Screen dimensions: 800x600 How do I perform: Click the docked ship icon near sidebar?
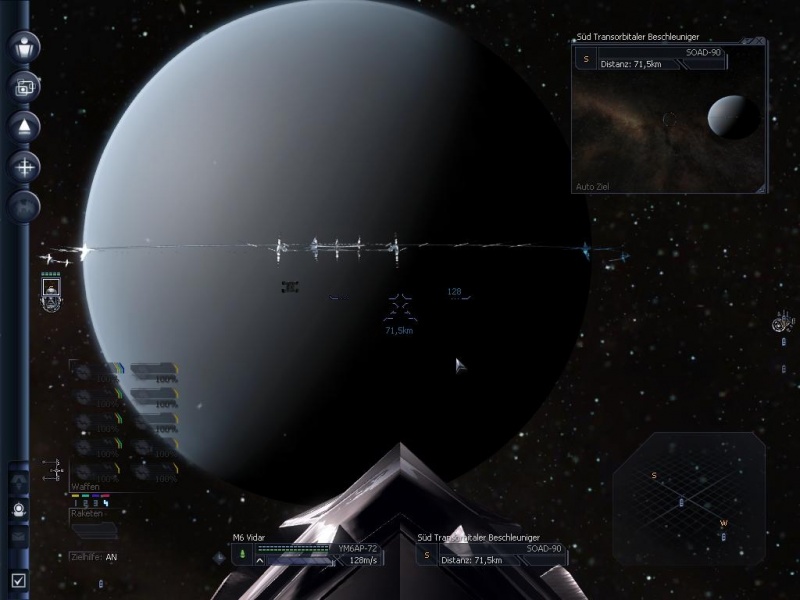click(x=52, y=290)
